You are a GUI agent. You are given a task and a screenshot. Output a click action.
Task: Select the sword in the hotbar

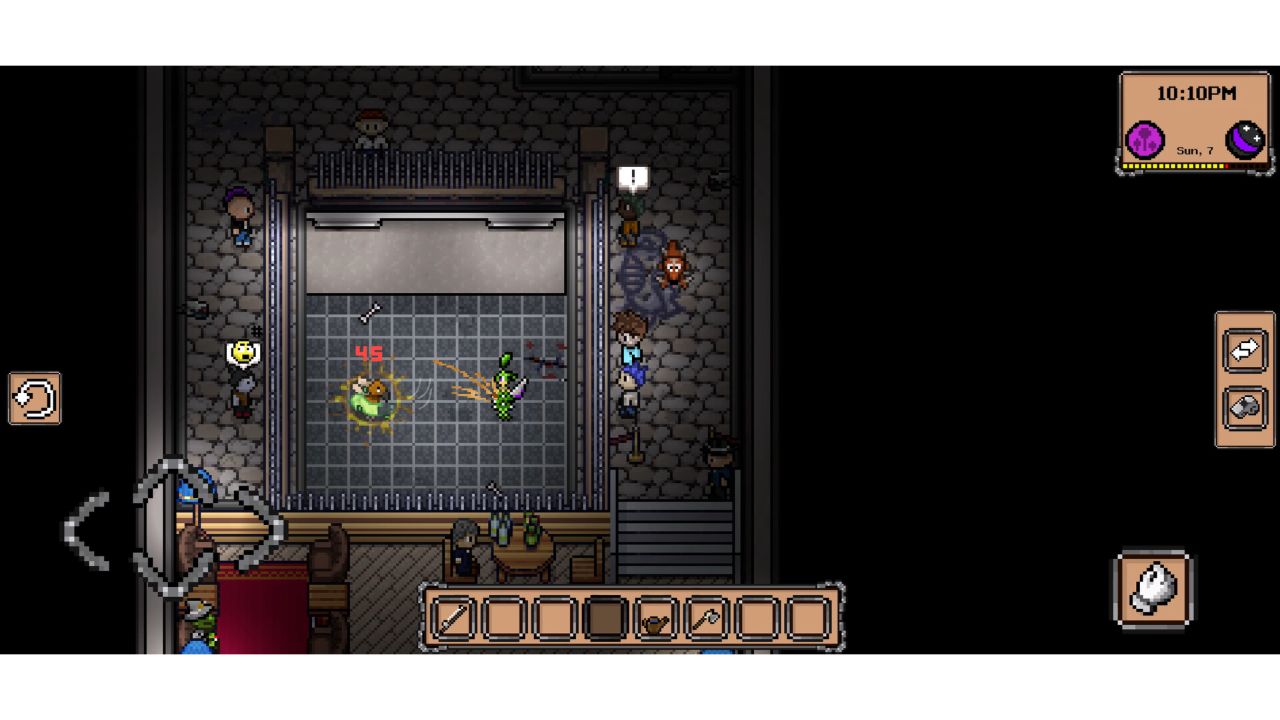[x=453, y=619]
